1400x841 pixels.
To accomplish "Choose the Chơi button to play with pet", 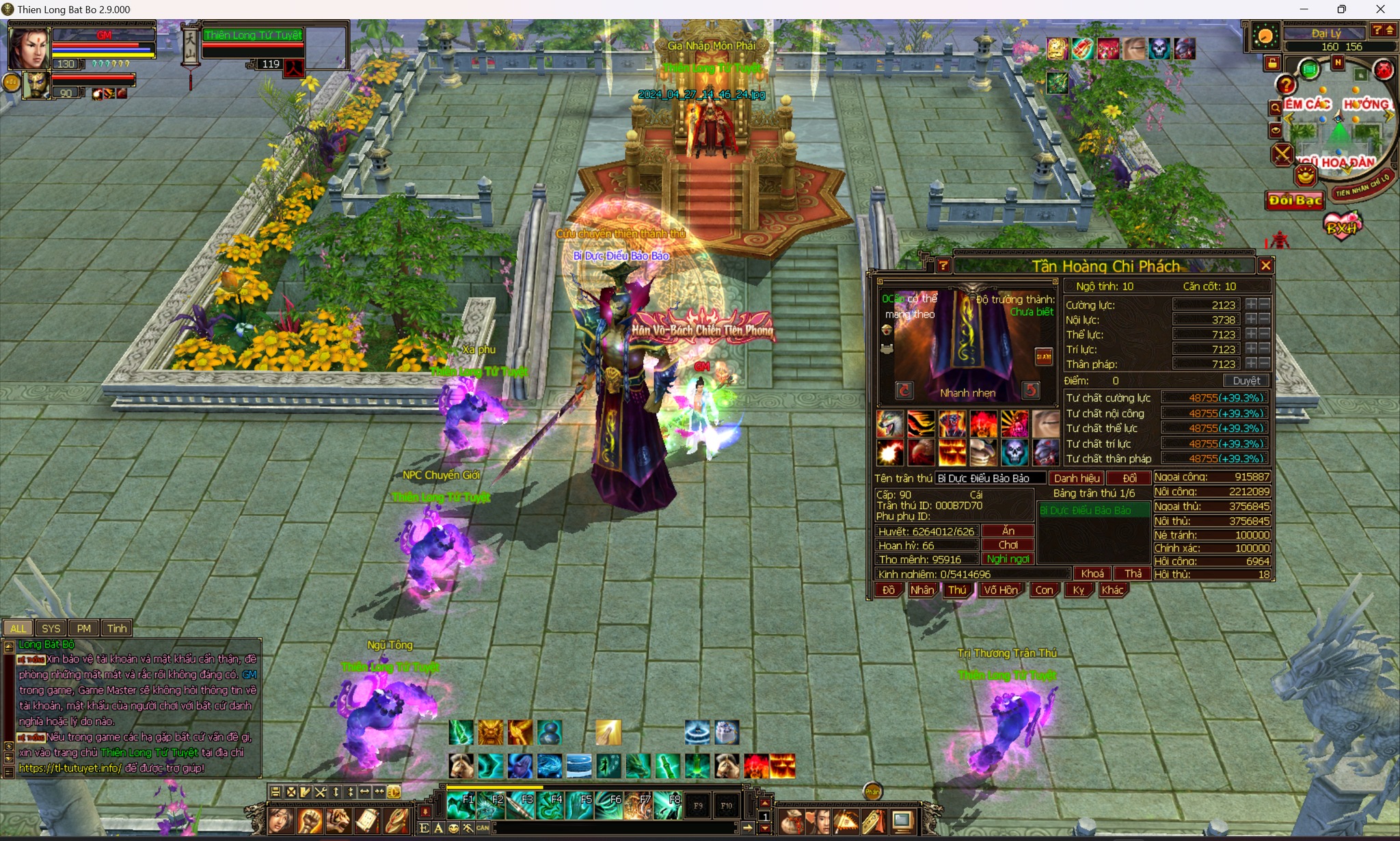I will pos(1008,545).
